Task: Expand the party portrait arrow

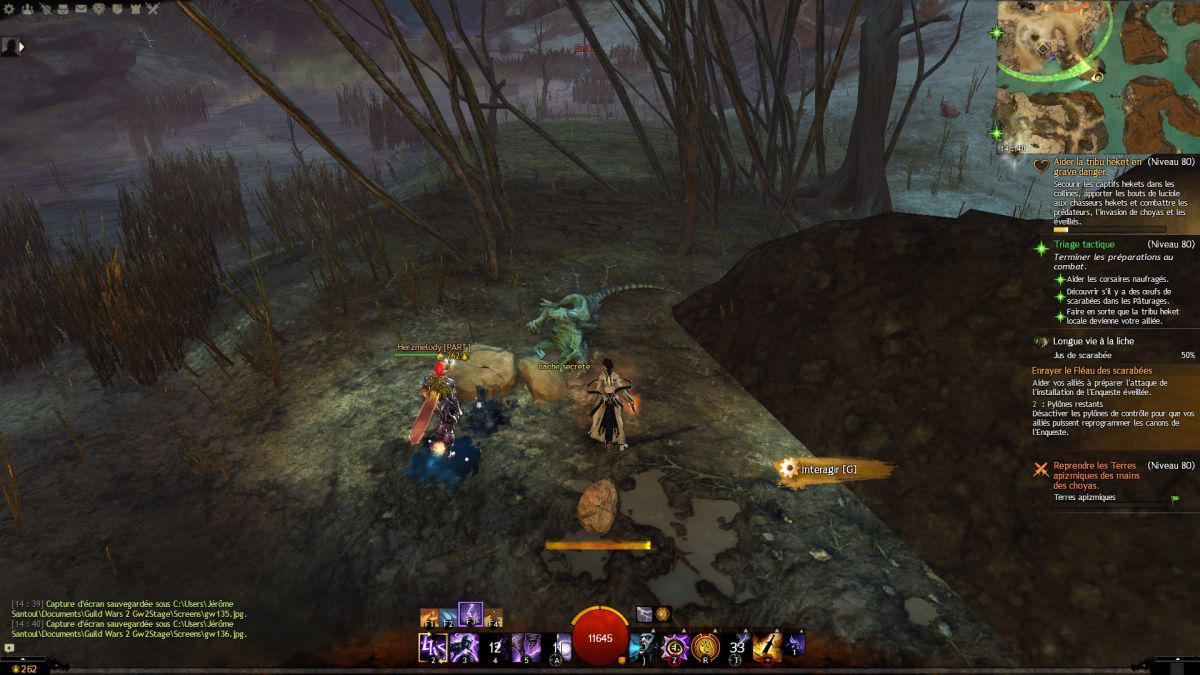Action: [x=21, y=46]
